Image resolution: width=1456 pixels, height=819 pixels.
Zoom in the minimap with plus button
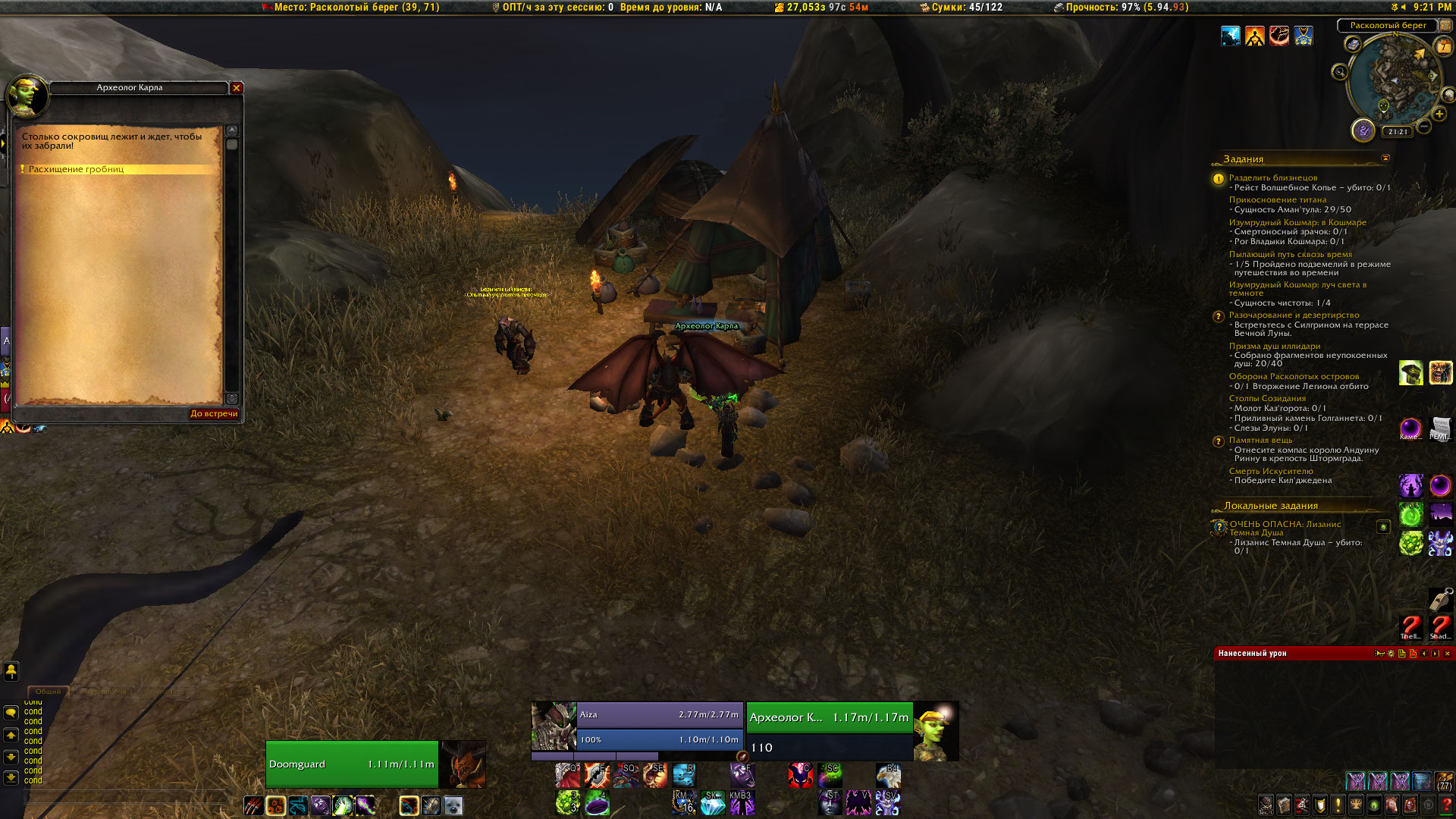(1439, 115)
